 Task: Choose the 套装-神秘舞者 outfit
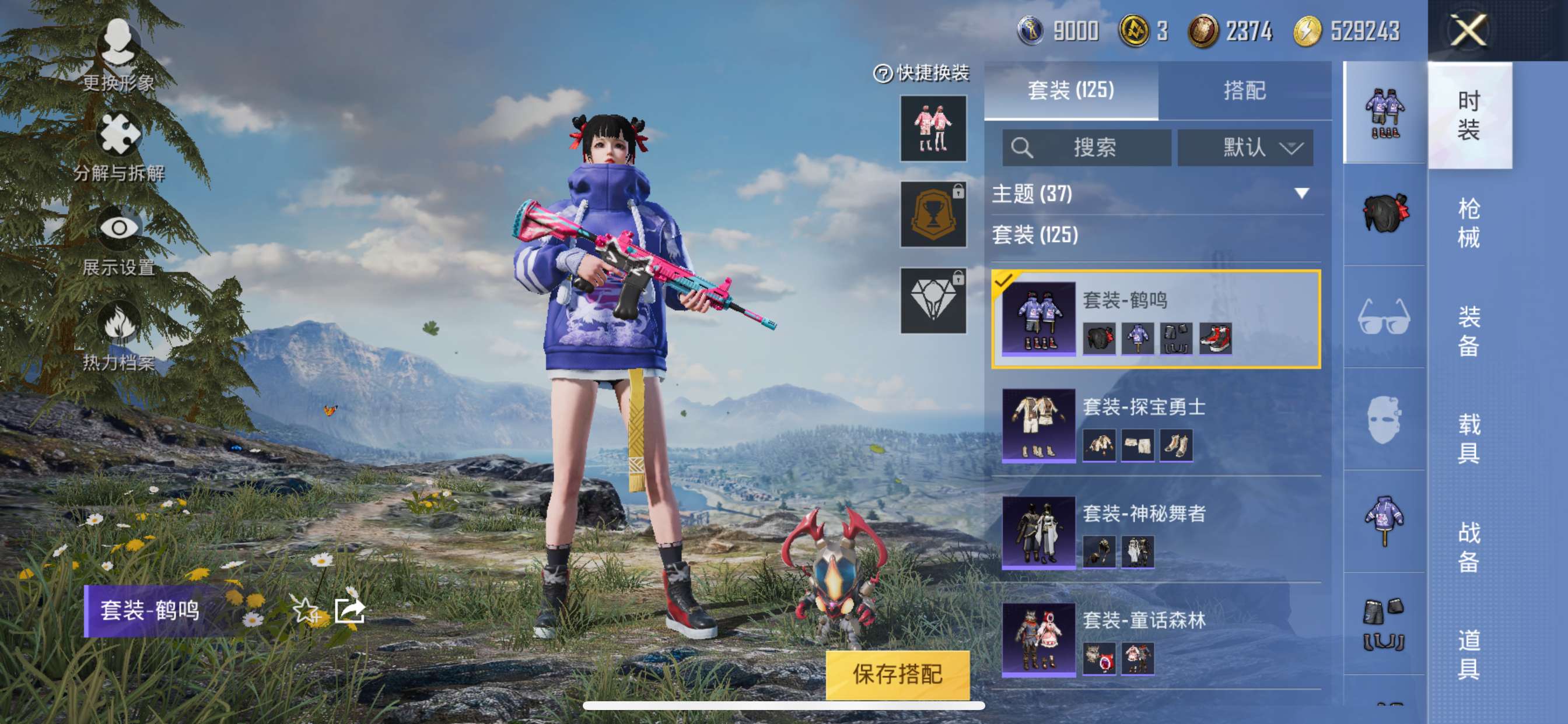point(1156,532)
